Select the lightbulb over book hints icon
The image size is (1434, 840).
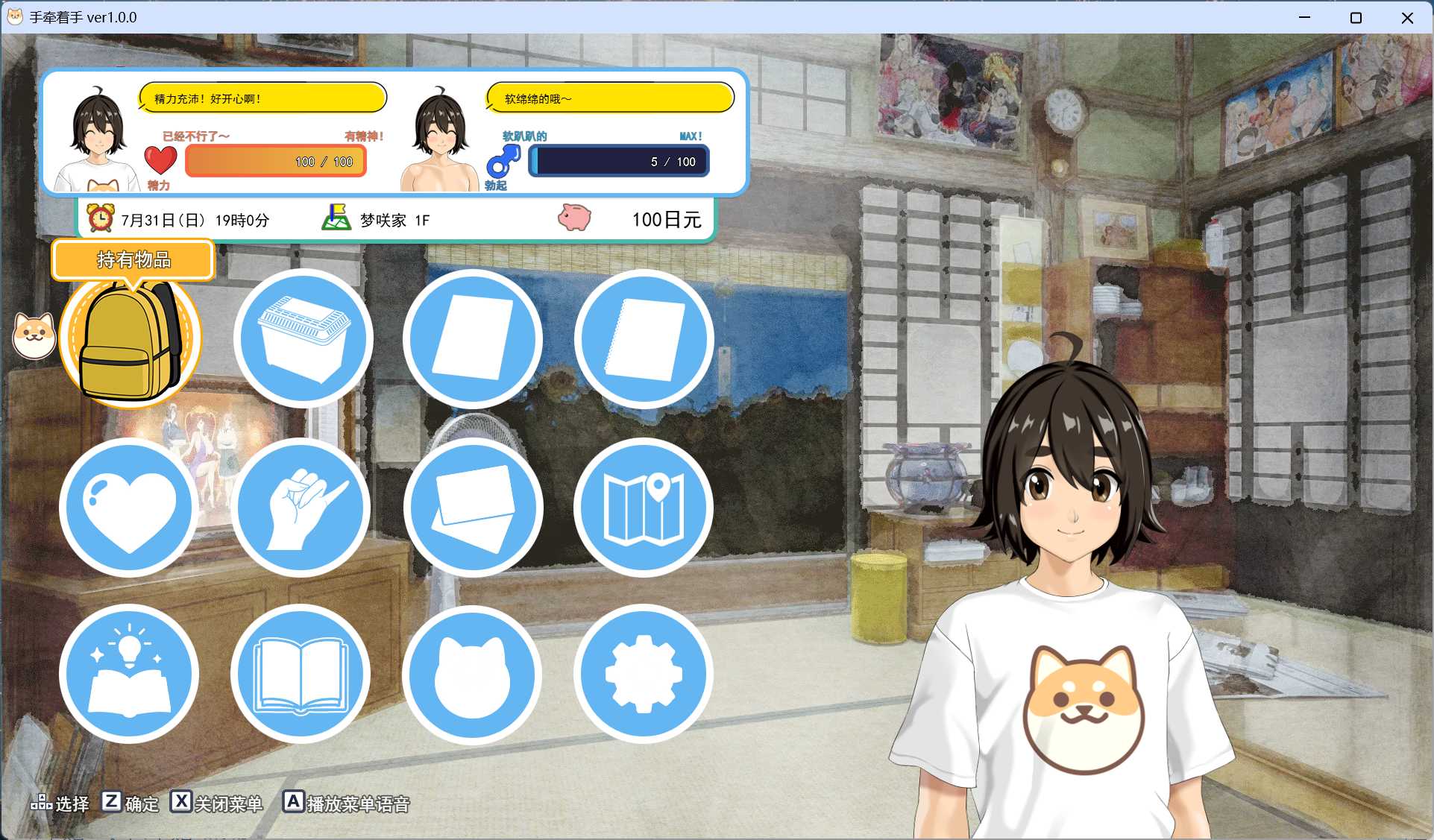pos(129,674)
